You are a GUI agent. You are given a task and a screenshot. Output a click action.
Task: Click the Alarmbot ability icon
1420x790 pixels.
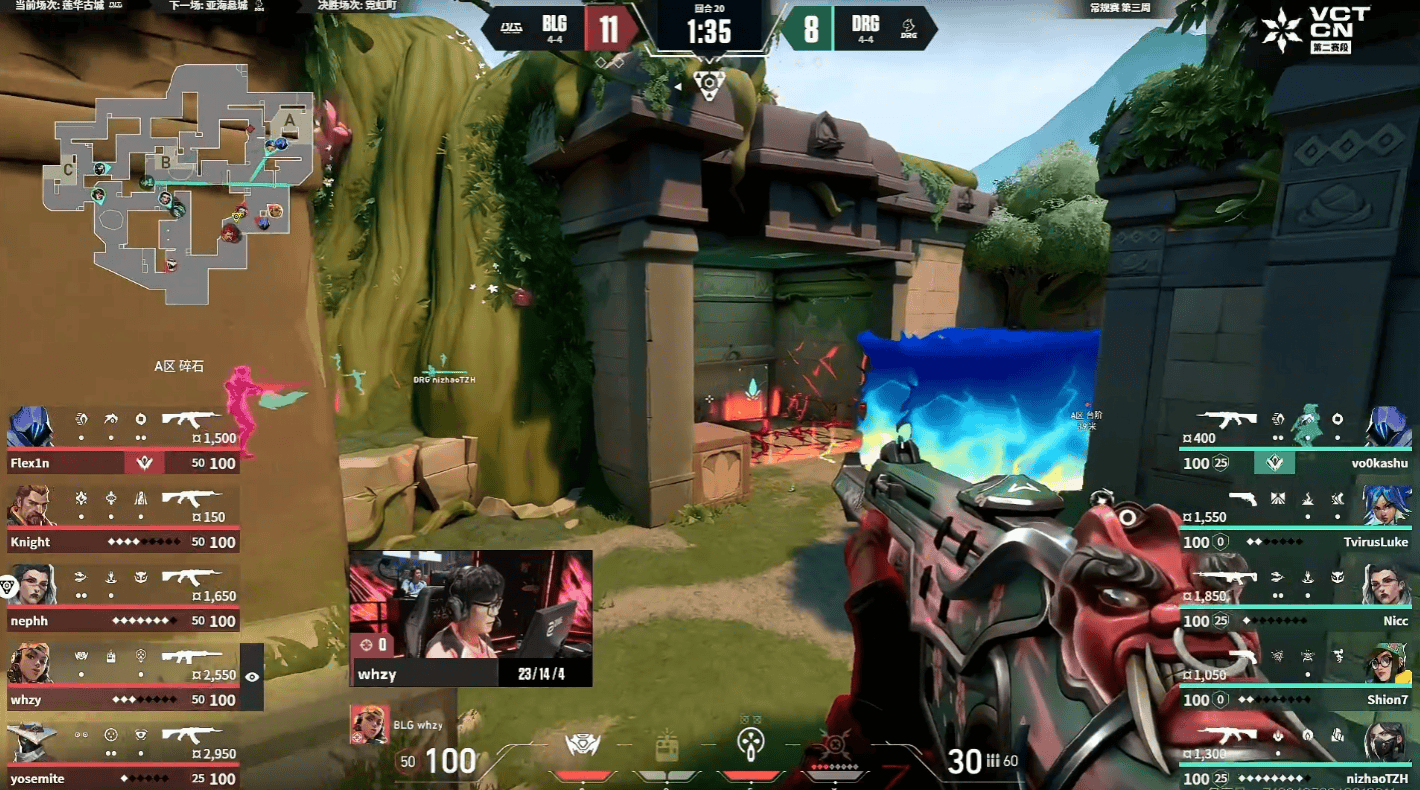tap(582, 745)
